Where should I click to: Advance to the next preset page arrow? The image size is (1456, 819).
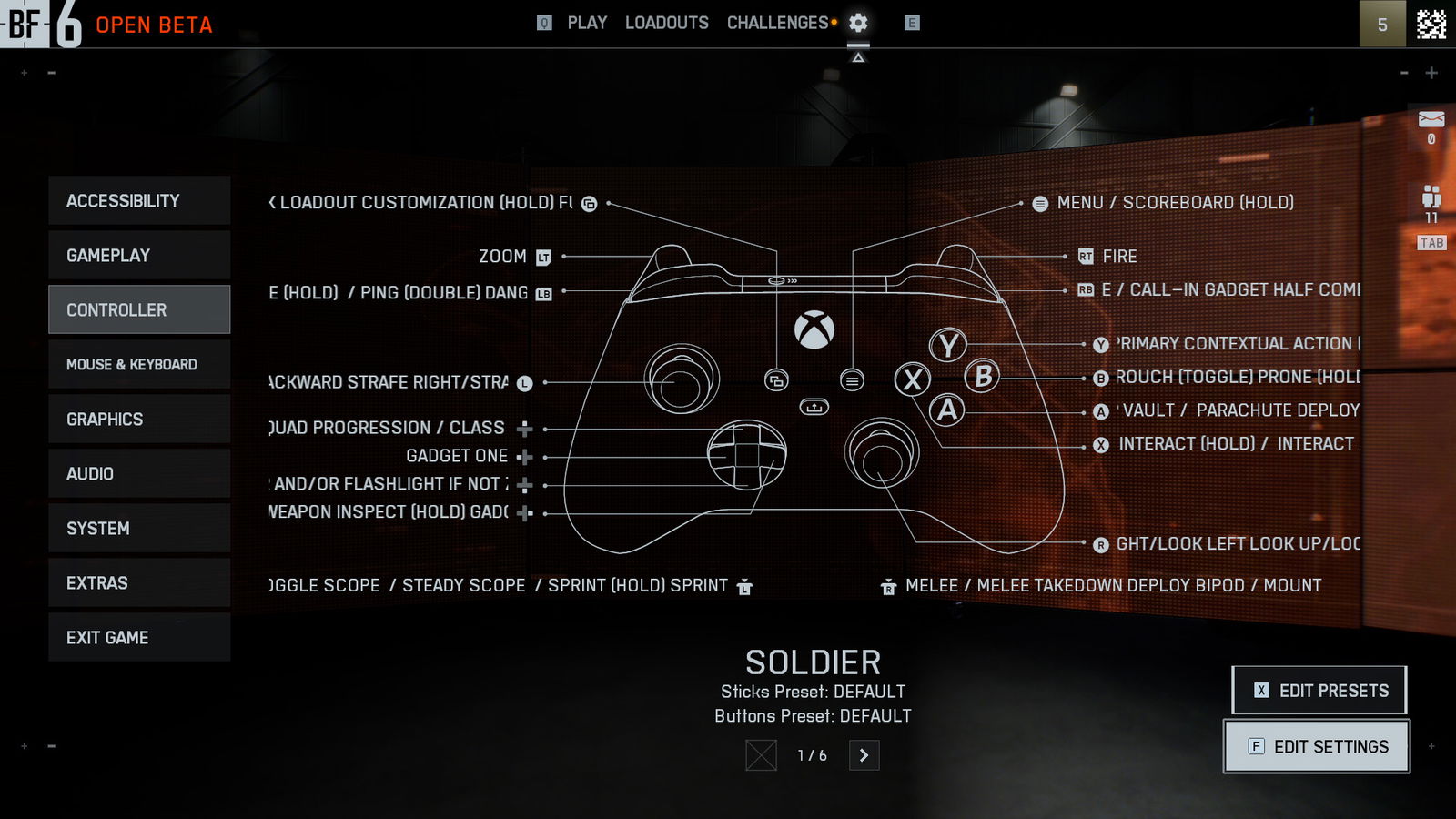click(864, 755)
